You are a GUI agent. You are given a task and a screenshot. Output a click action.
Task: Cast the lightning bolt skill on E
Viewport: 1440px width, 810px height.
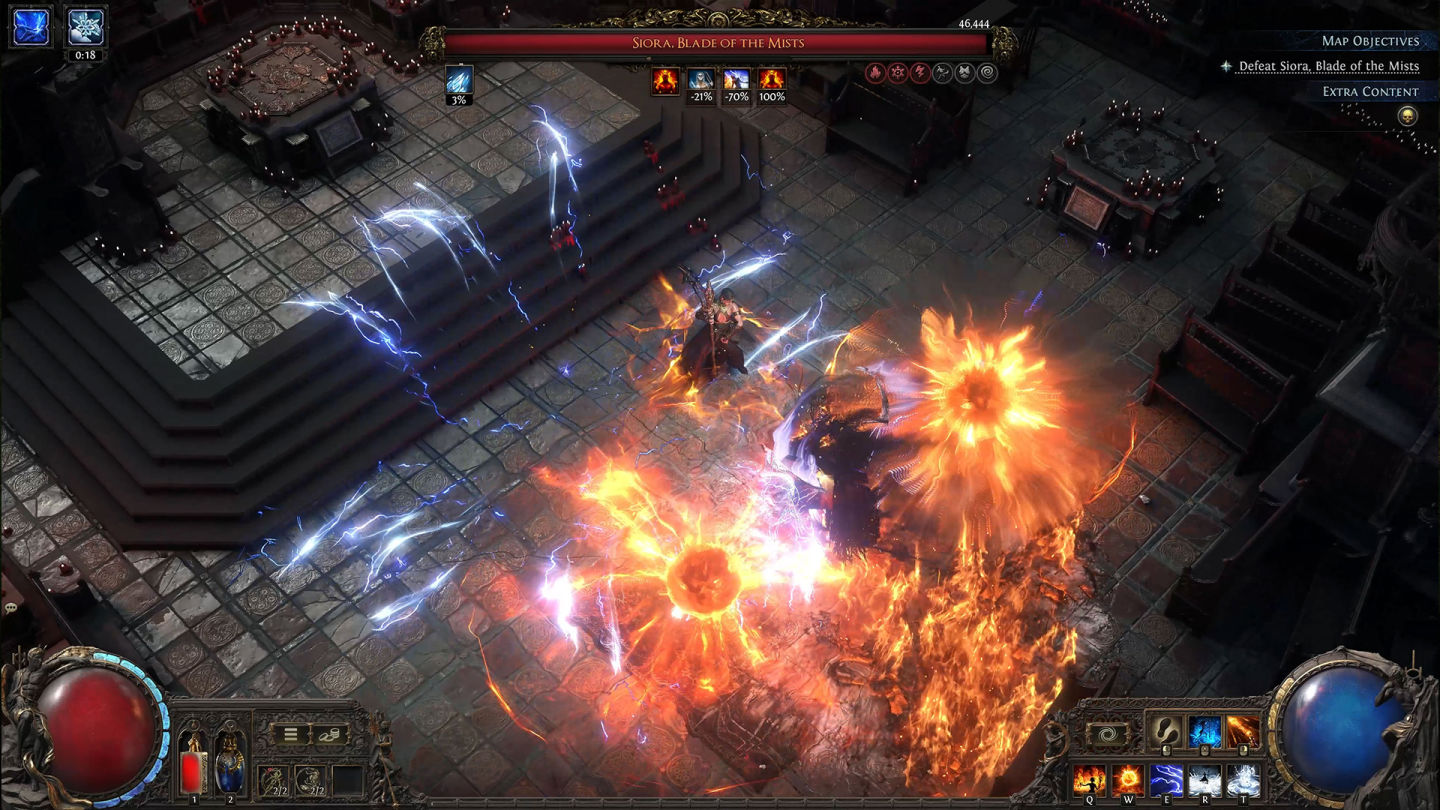pos(1166,778)
